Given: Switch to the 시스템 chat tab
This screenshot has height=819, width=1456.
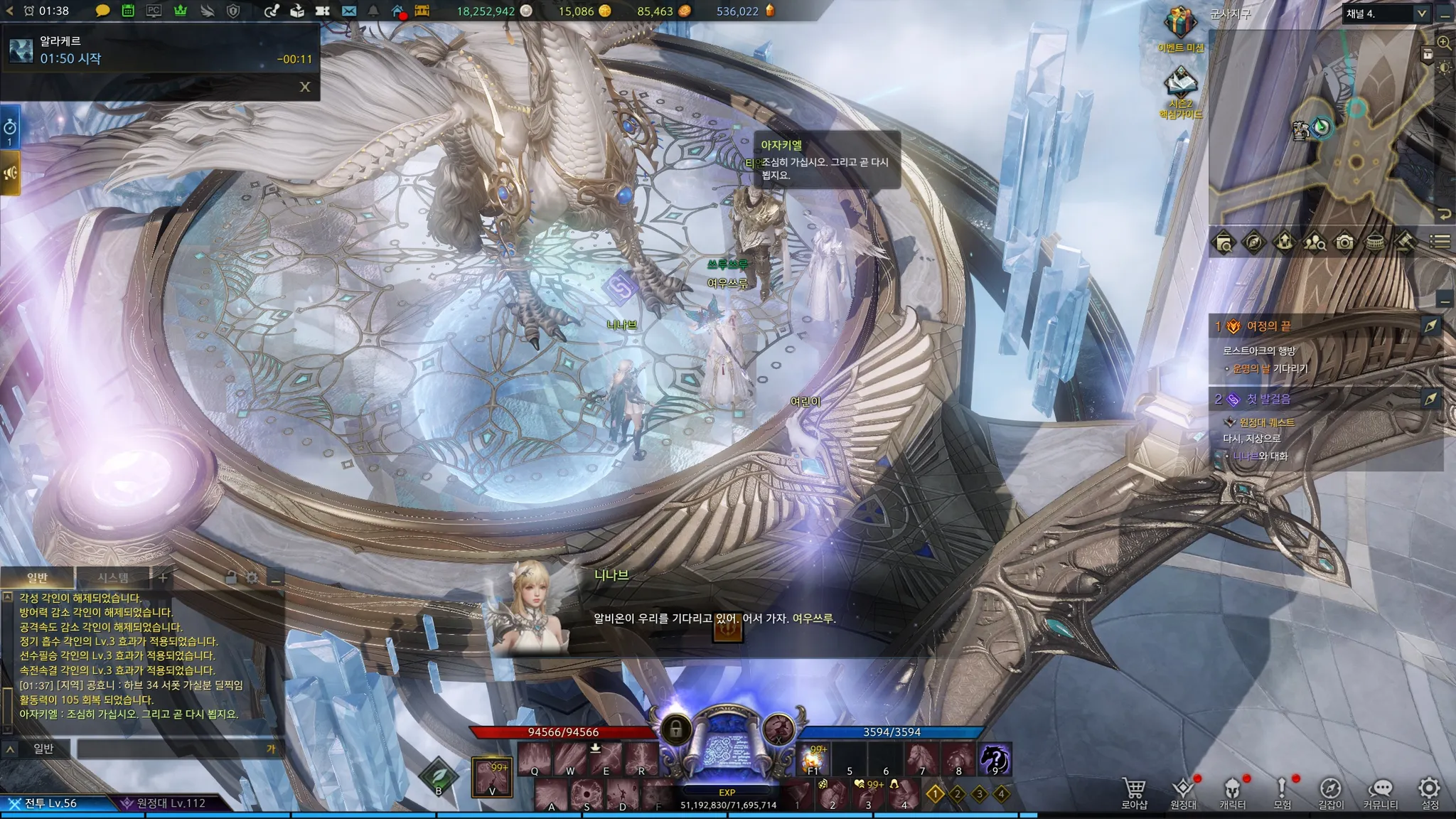Looking at the screenshot, I should pos(113,577).
